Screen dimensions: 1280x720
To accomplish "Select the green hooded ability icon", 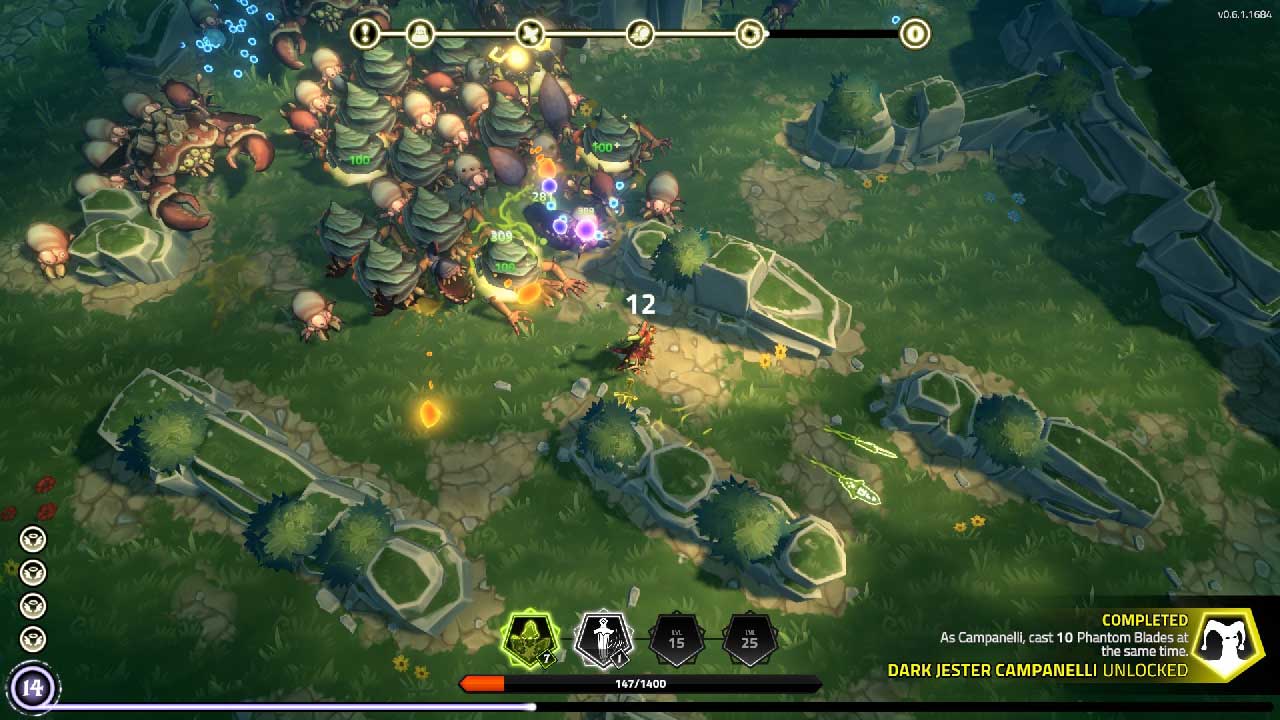I will (529, 639).
